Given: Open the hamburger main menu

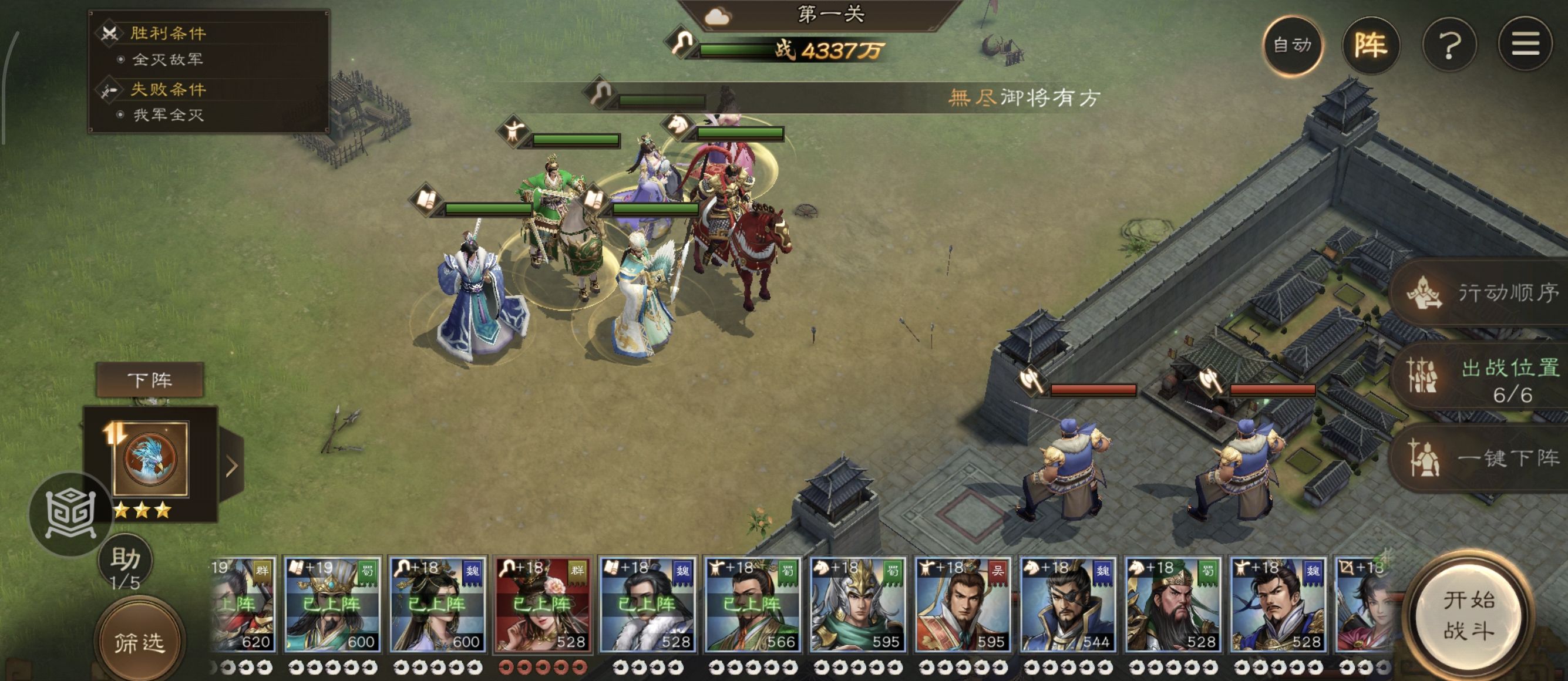Looking at the screenshot, I should click(x=1525, y=45).
